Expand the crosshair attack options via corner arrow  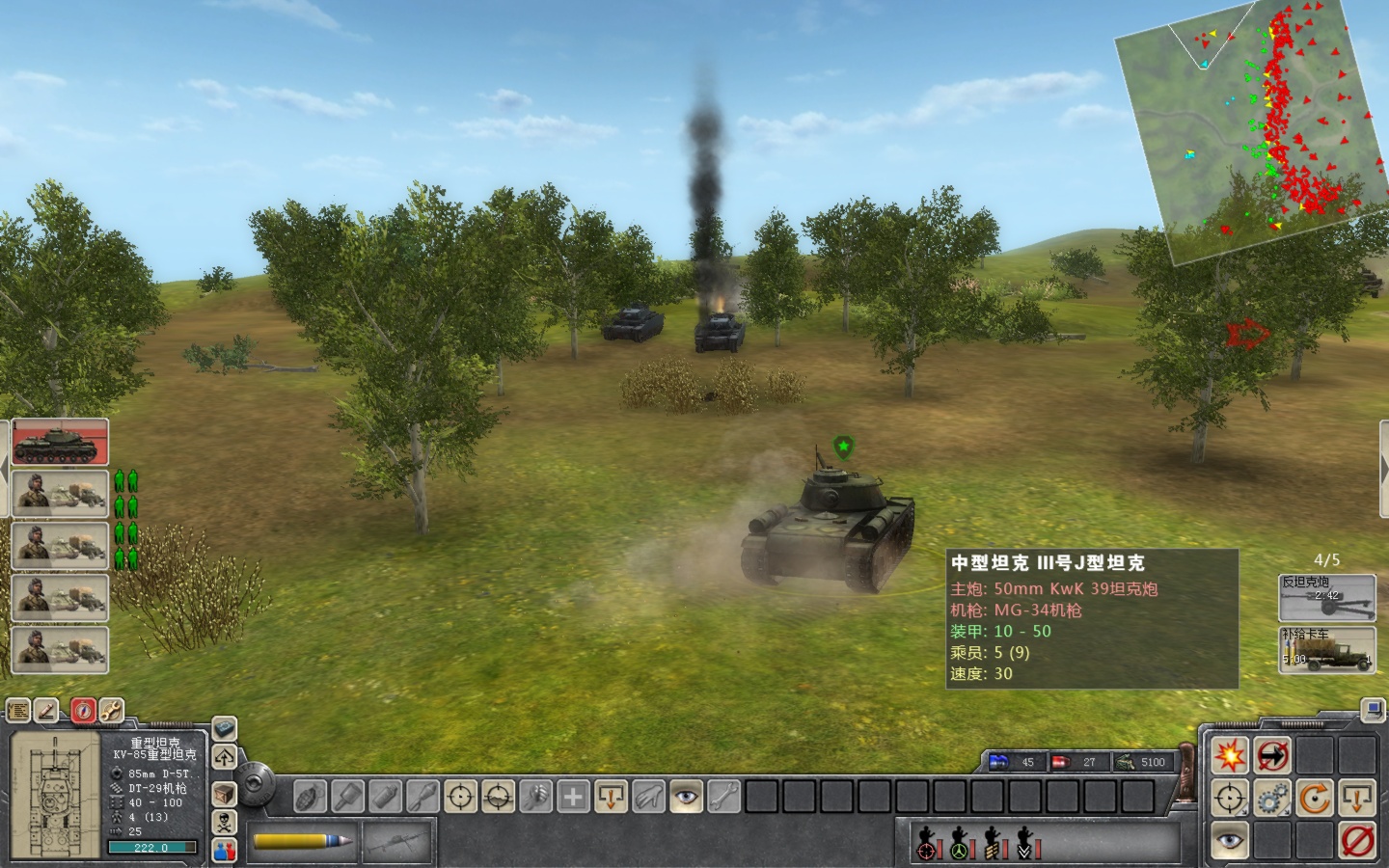coord(1243,811)
